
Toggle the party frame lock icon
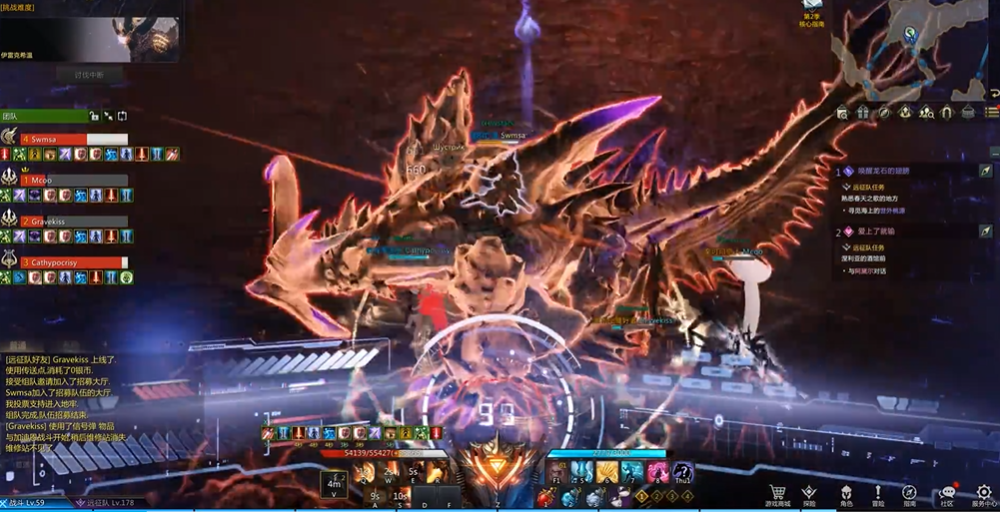[x=94, y=116]
